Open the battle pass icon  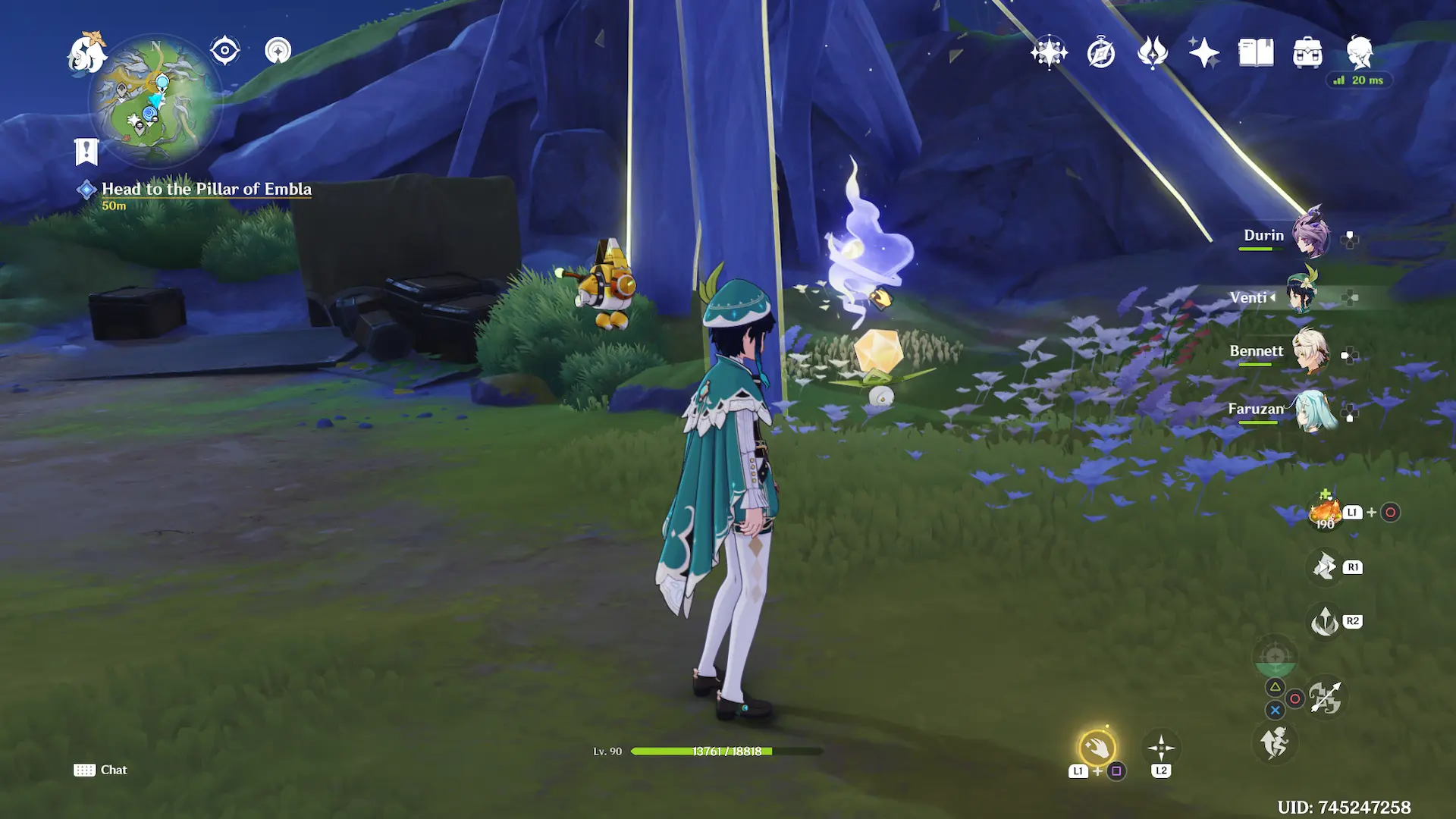tap(1152, 53)
